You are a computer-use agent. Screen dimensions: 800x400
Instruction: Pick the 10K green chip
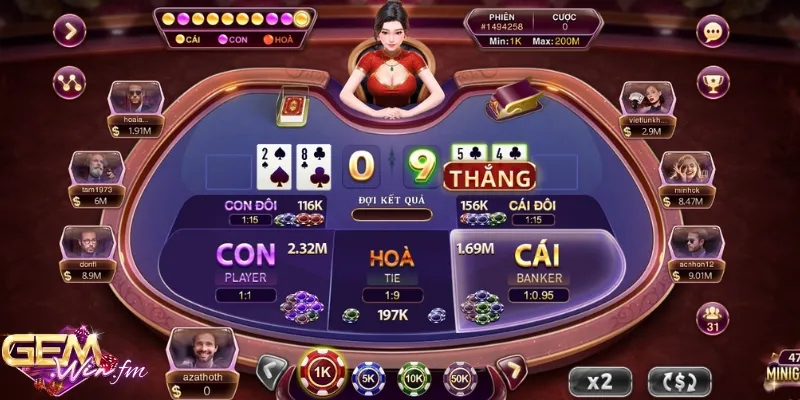[x=413, y=377]
